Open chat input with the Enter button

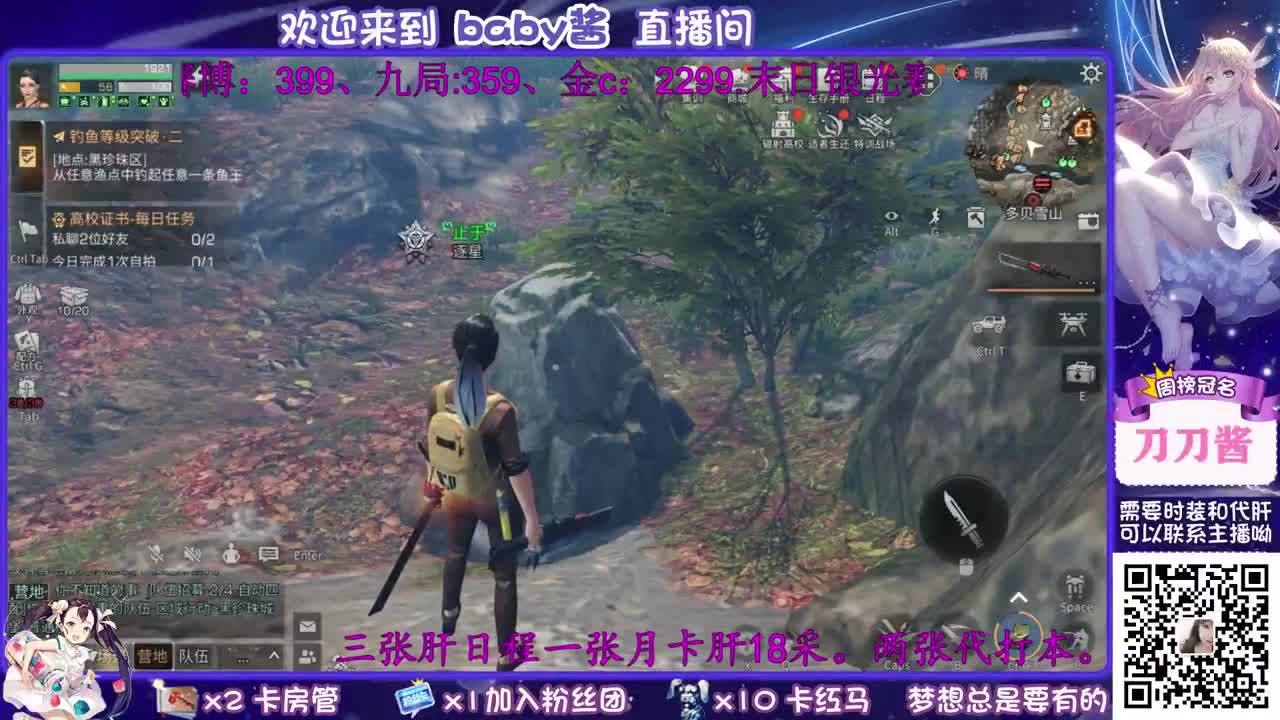tap(307, 555)
